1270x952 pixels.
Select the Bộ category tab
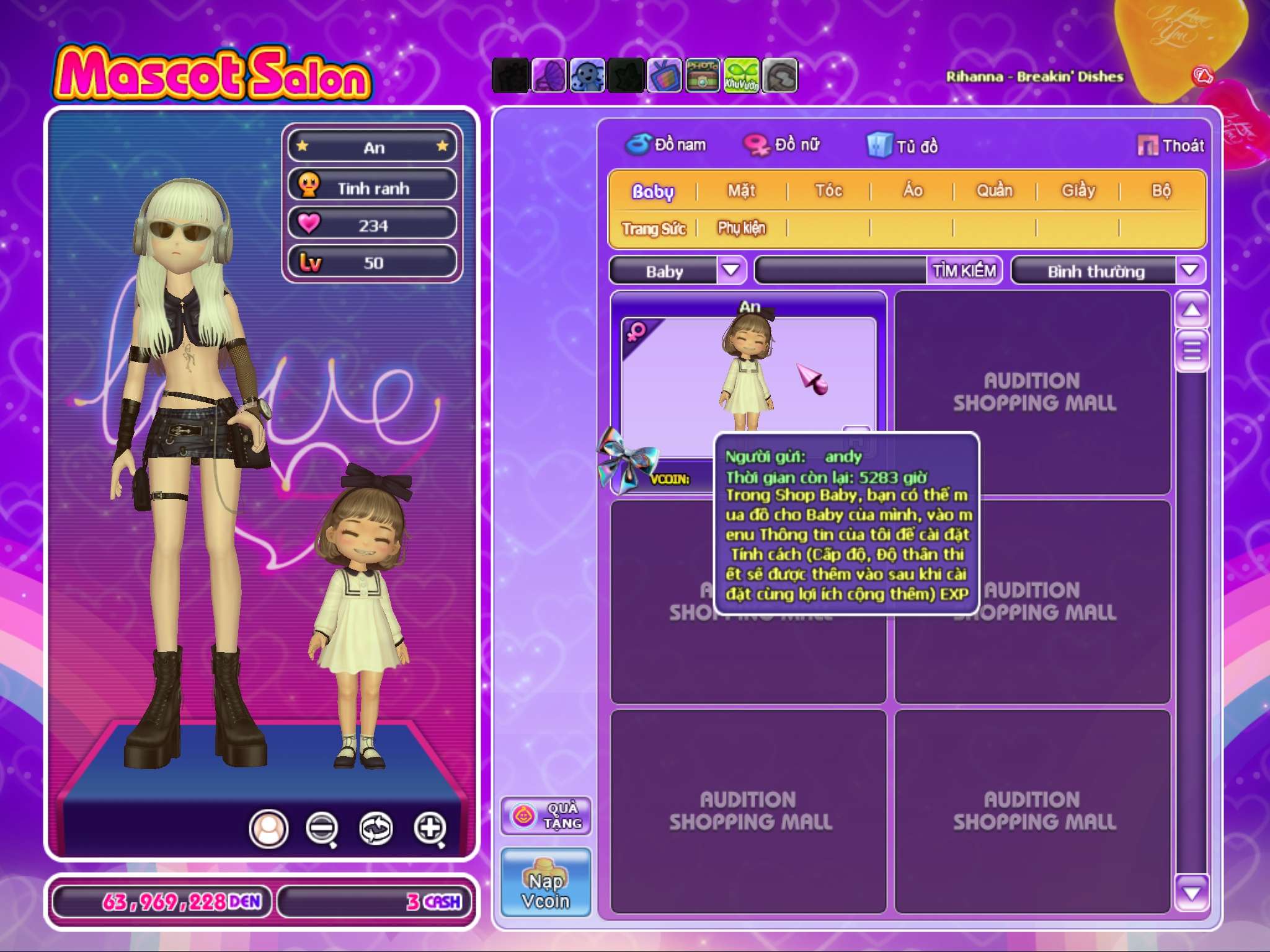pos(1161,191)
